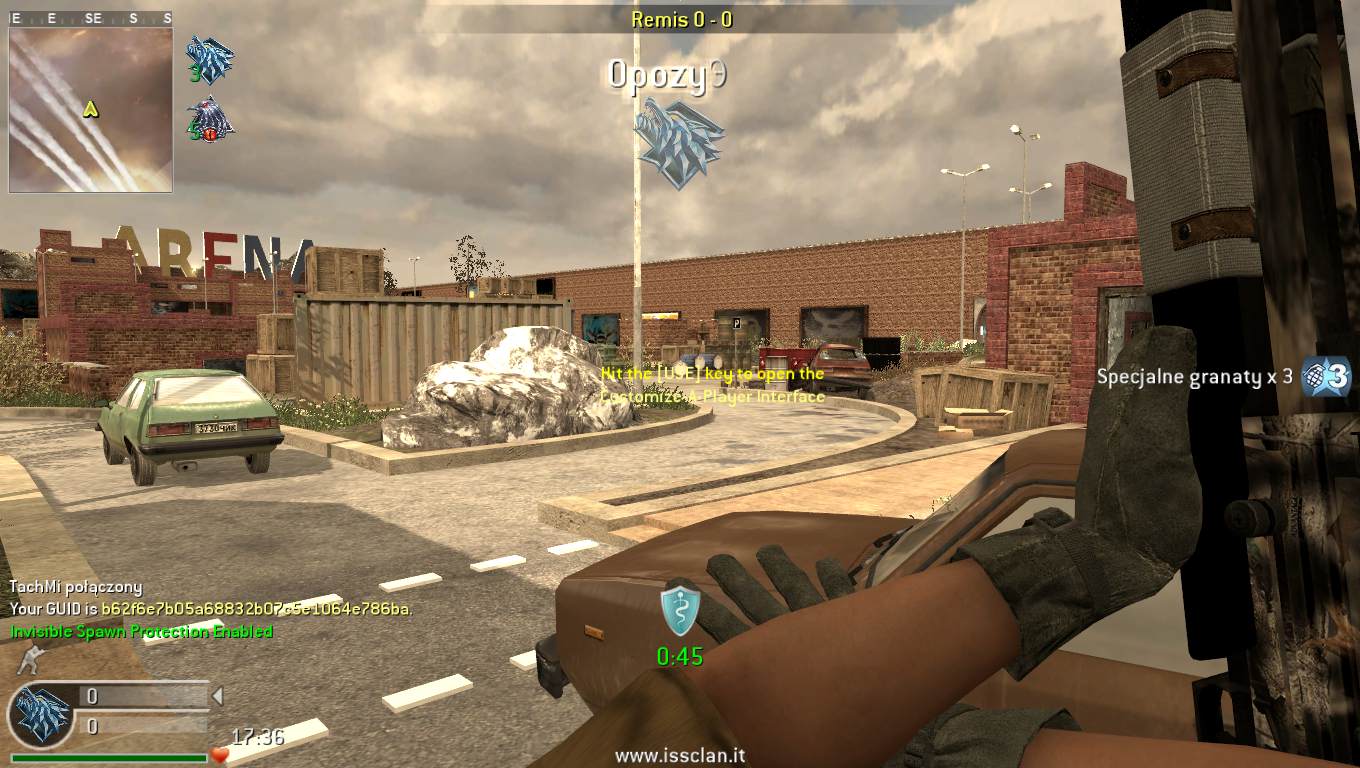Click the red heart health icon
Image resolution: width=1360 pixels, height=768 pixels.
pos(219,755)
